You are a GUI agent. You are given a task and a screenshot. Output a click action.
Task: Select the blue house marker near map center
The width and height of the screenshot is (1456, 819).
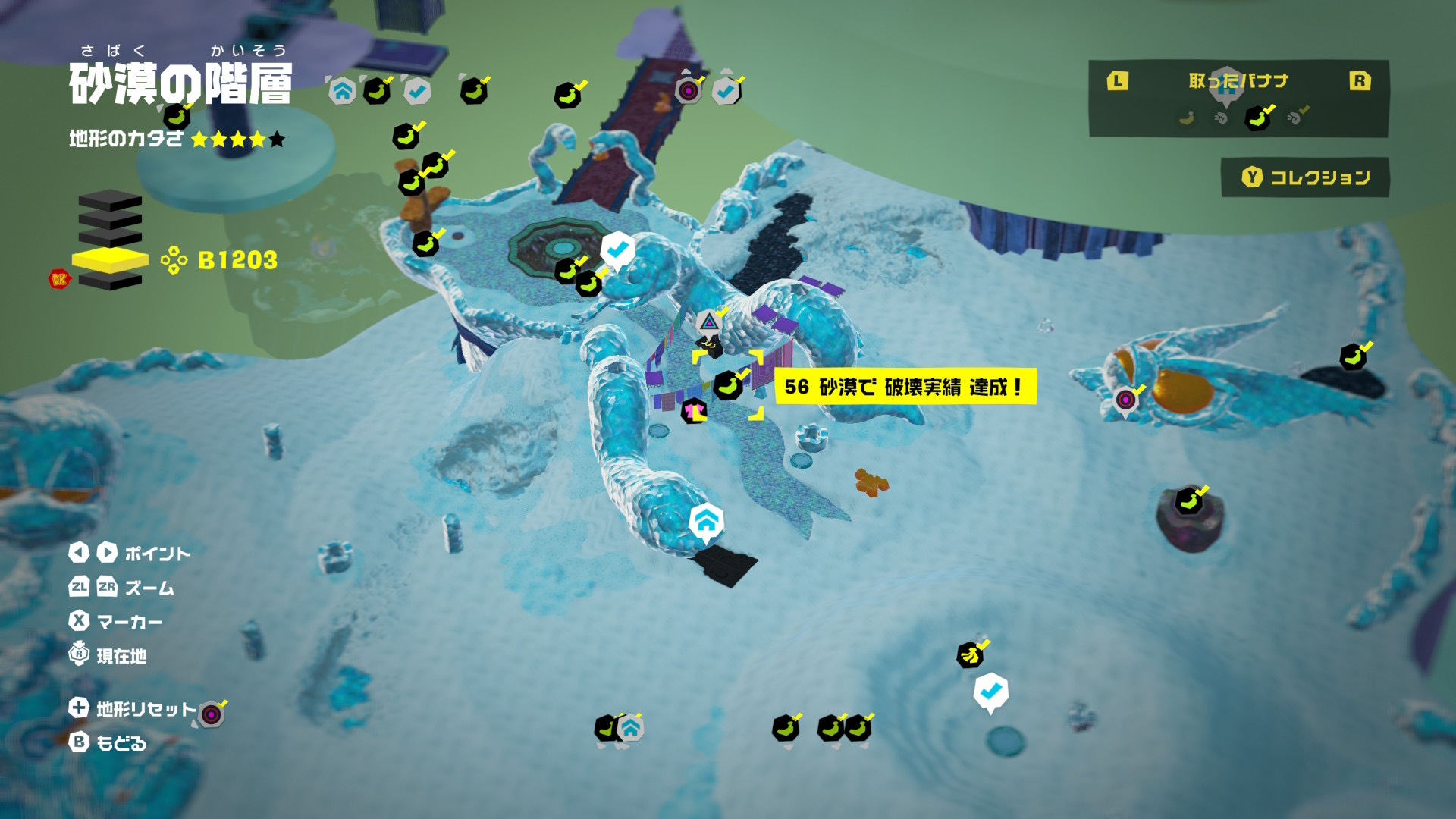click(706, 522)
